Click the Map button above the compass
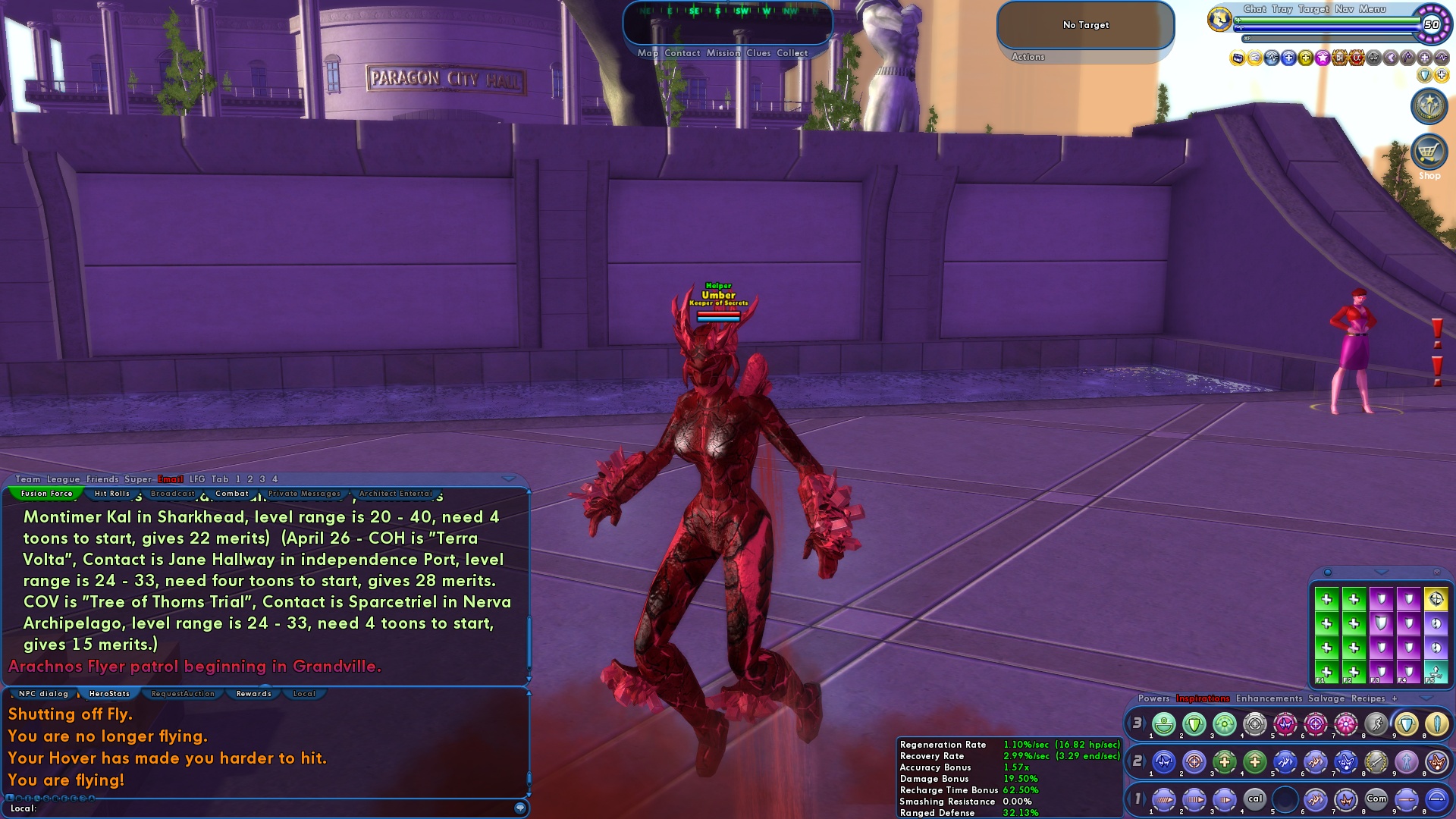 [x=648, y=53]
